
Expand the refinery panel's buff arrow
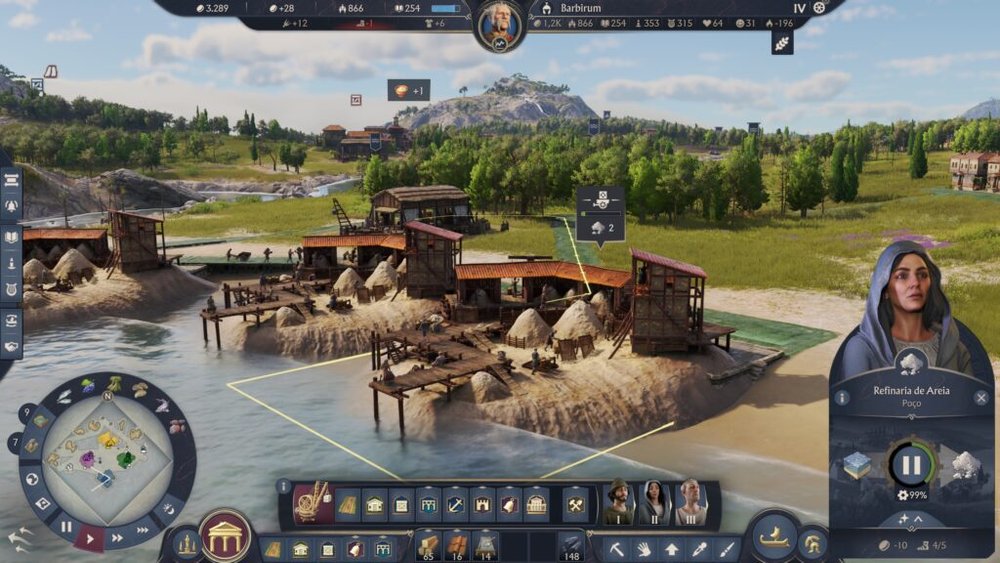[x=912, y=519]
